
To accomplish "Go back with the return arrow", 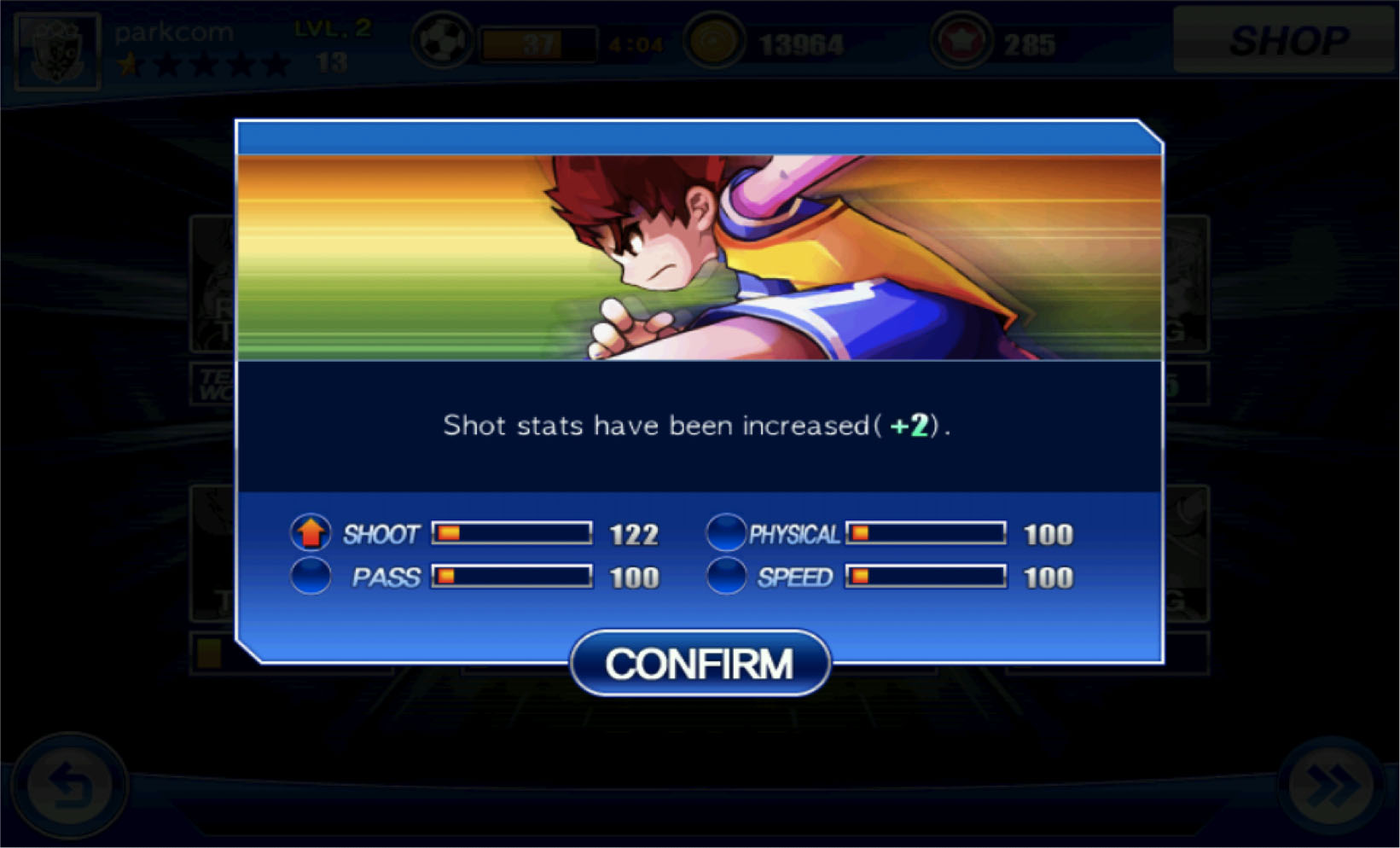I will coord(68,785).
